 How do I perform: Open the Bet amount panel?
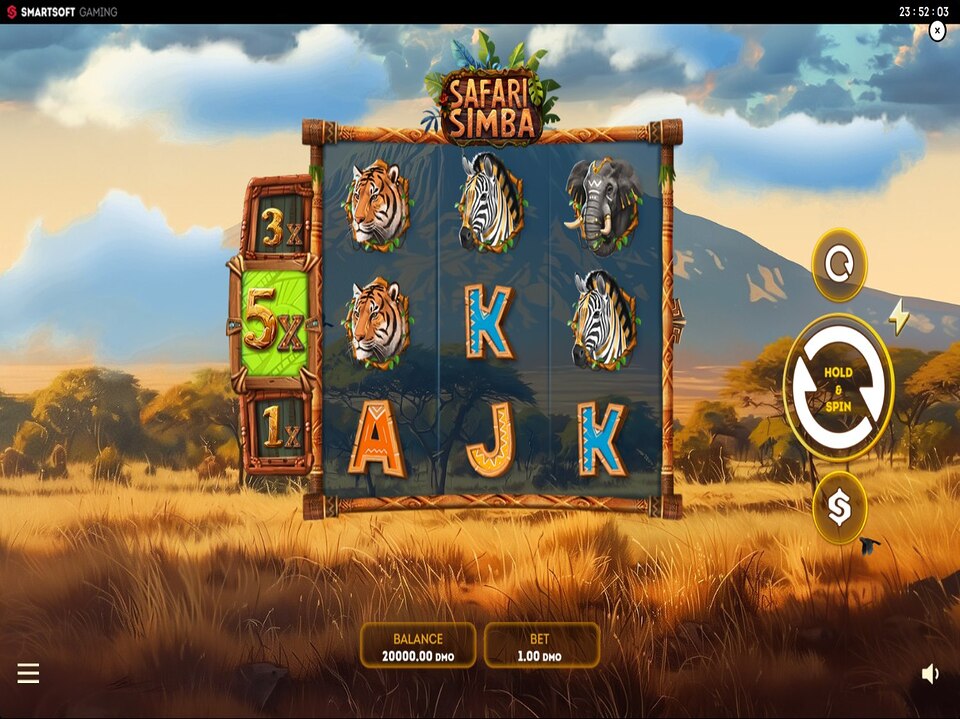point(541,645)
